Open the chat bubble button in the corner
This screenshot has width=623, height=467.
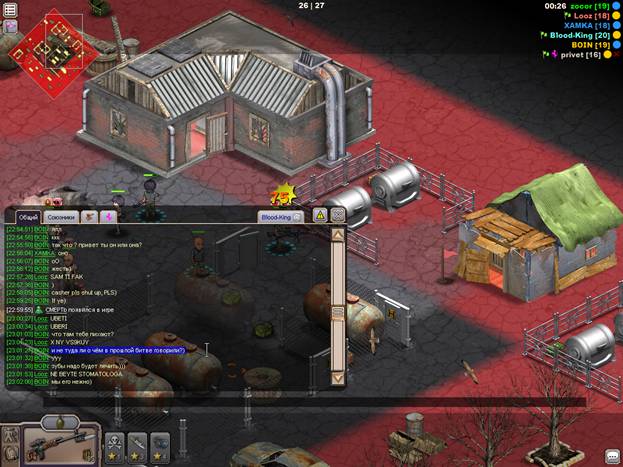tap(612, 456)
